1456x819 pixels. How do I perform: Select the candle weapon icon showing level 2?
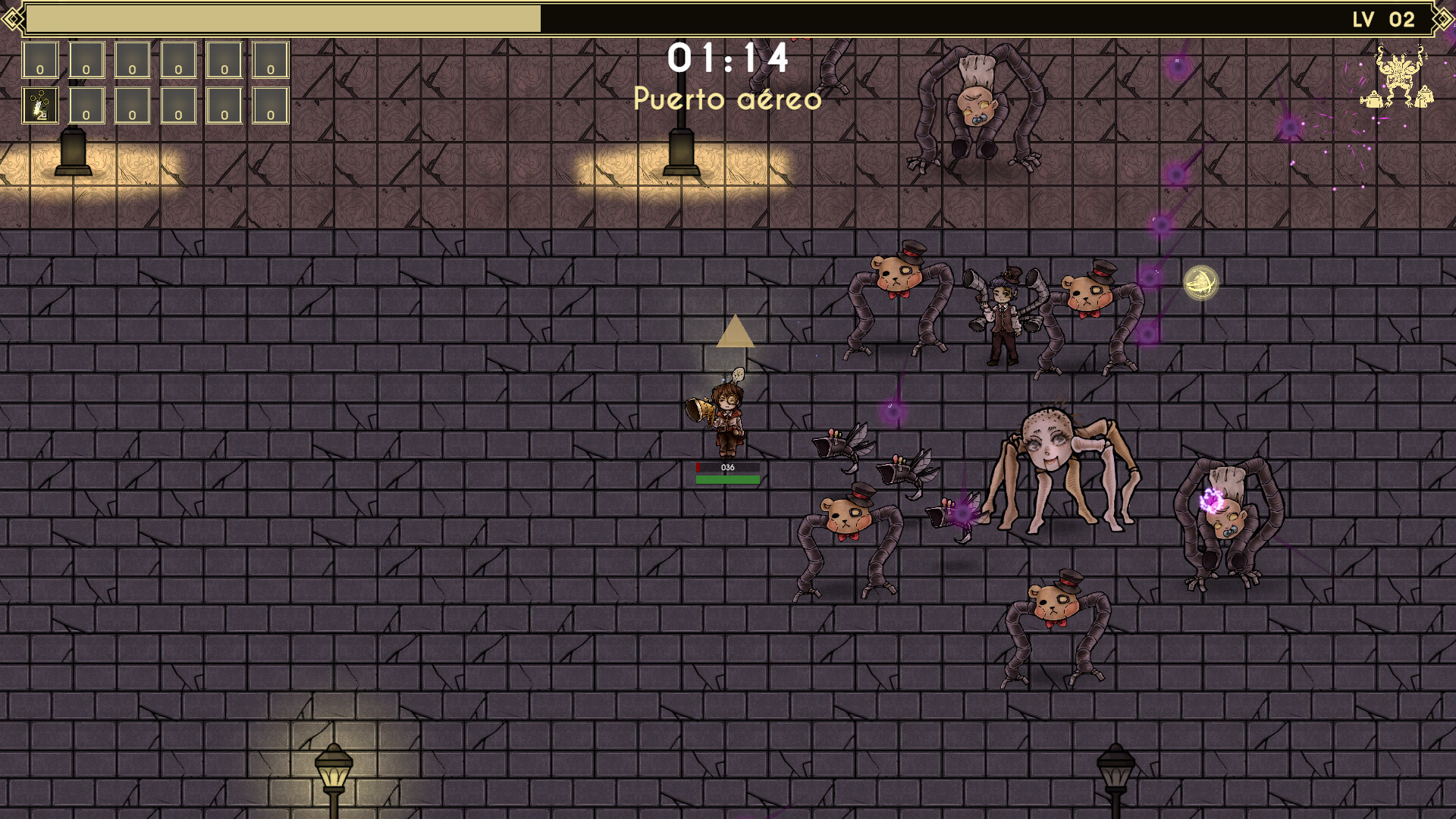[x=39, y=106]
